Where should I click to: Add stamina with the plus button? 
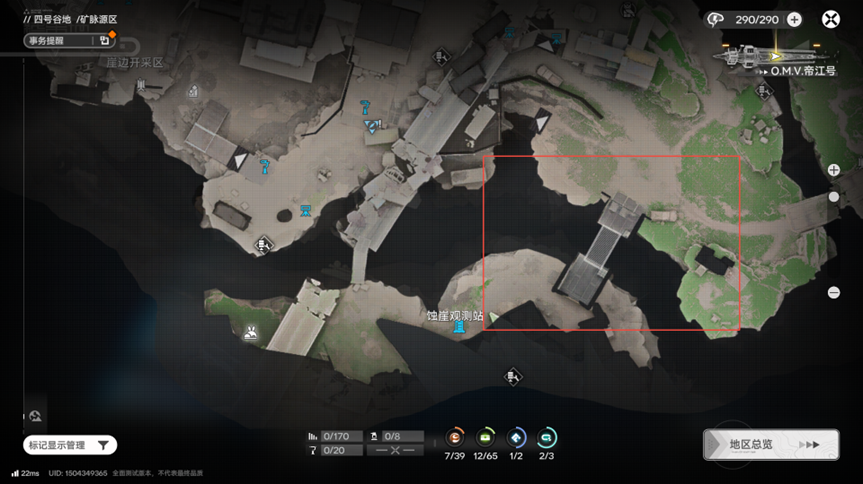click(x=794, y=19)
